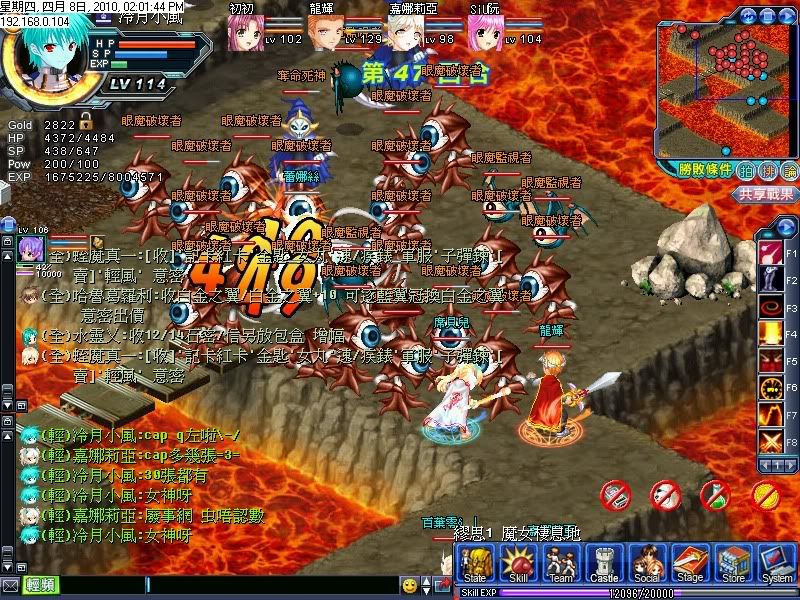Viewport: 800px width, 600px height.
Task: Open the Skill menu
Action: tap(516, 566)
